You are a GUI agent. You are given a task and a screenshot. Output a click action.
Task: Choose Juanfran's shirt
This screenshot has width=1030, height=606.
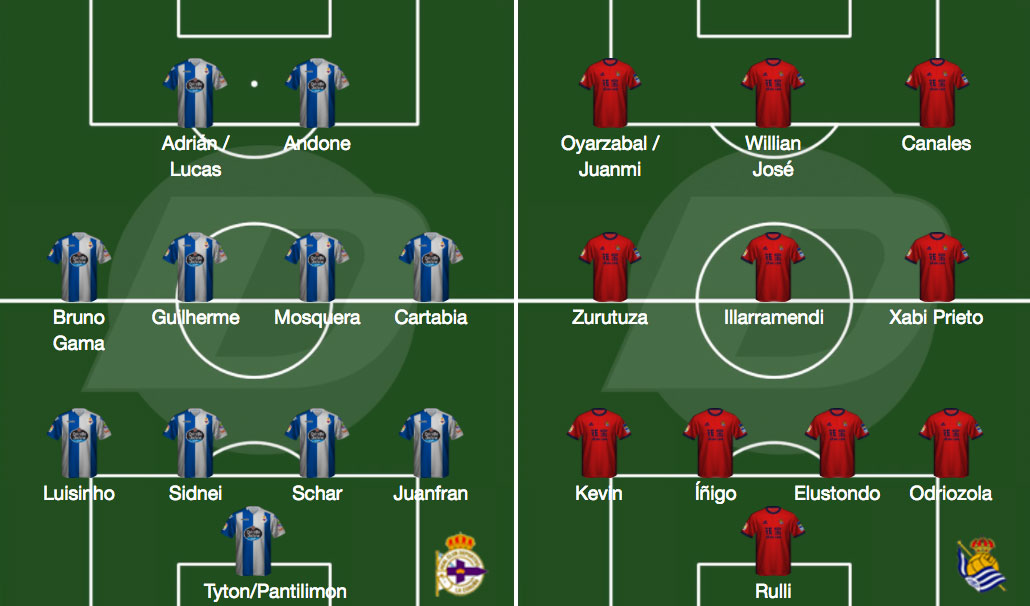[x=431, y=443]
